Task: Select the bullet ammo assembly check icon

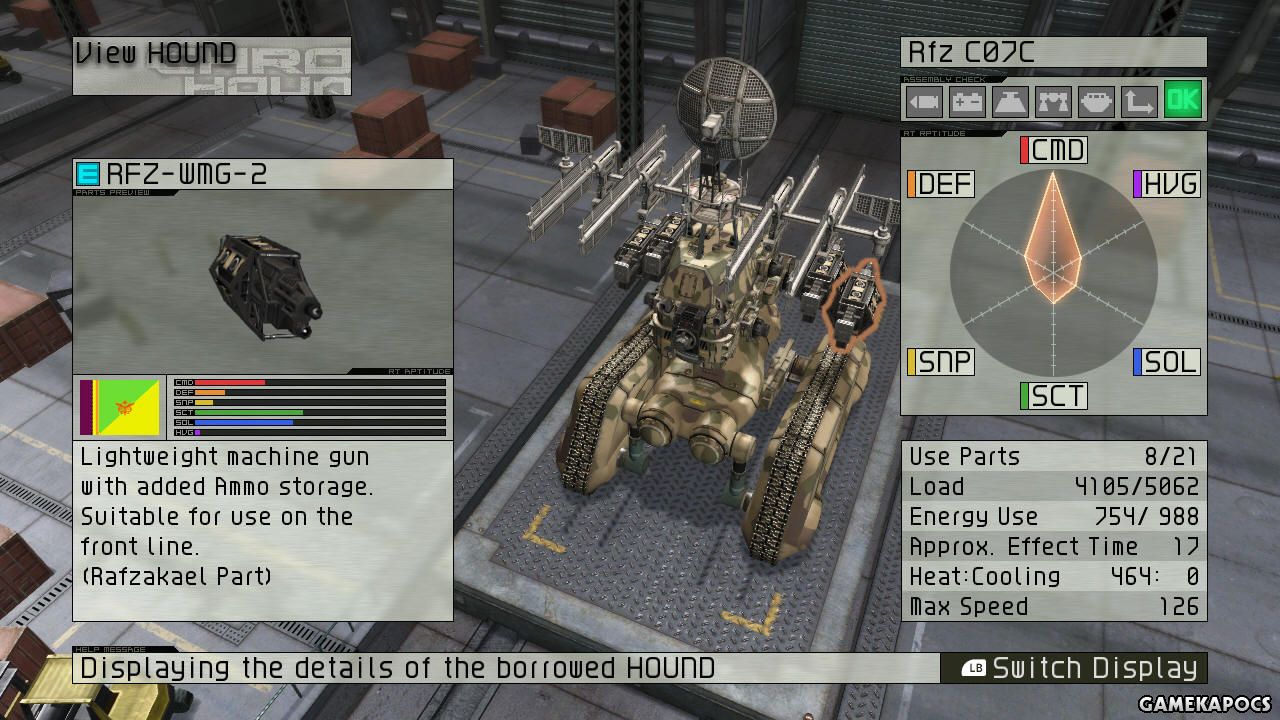Action: pos(924,102)
